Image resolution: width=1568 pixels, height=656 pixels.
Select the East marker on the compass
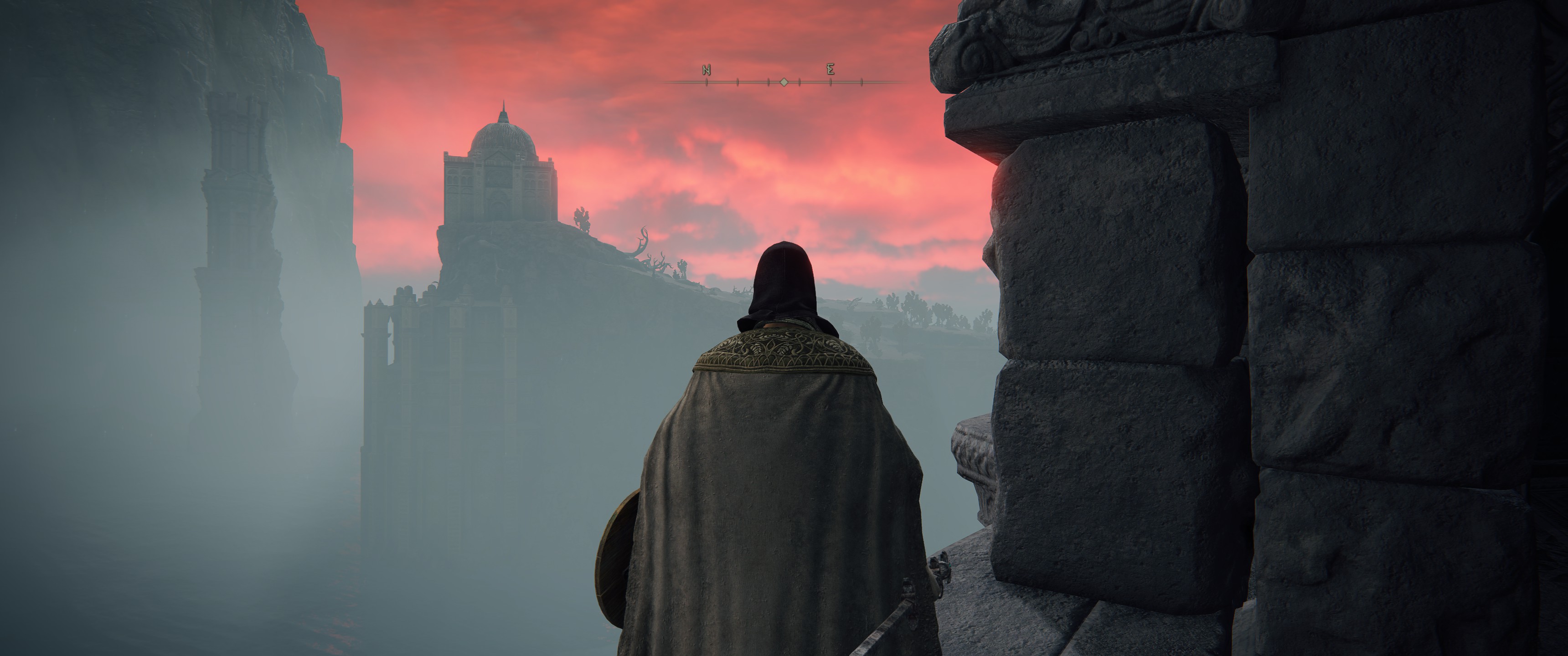click(x=830, y=69)
